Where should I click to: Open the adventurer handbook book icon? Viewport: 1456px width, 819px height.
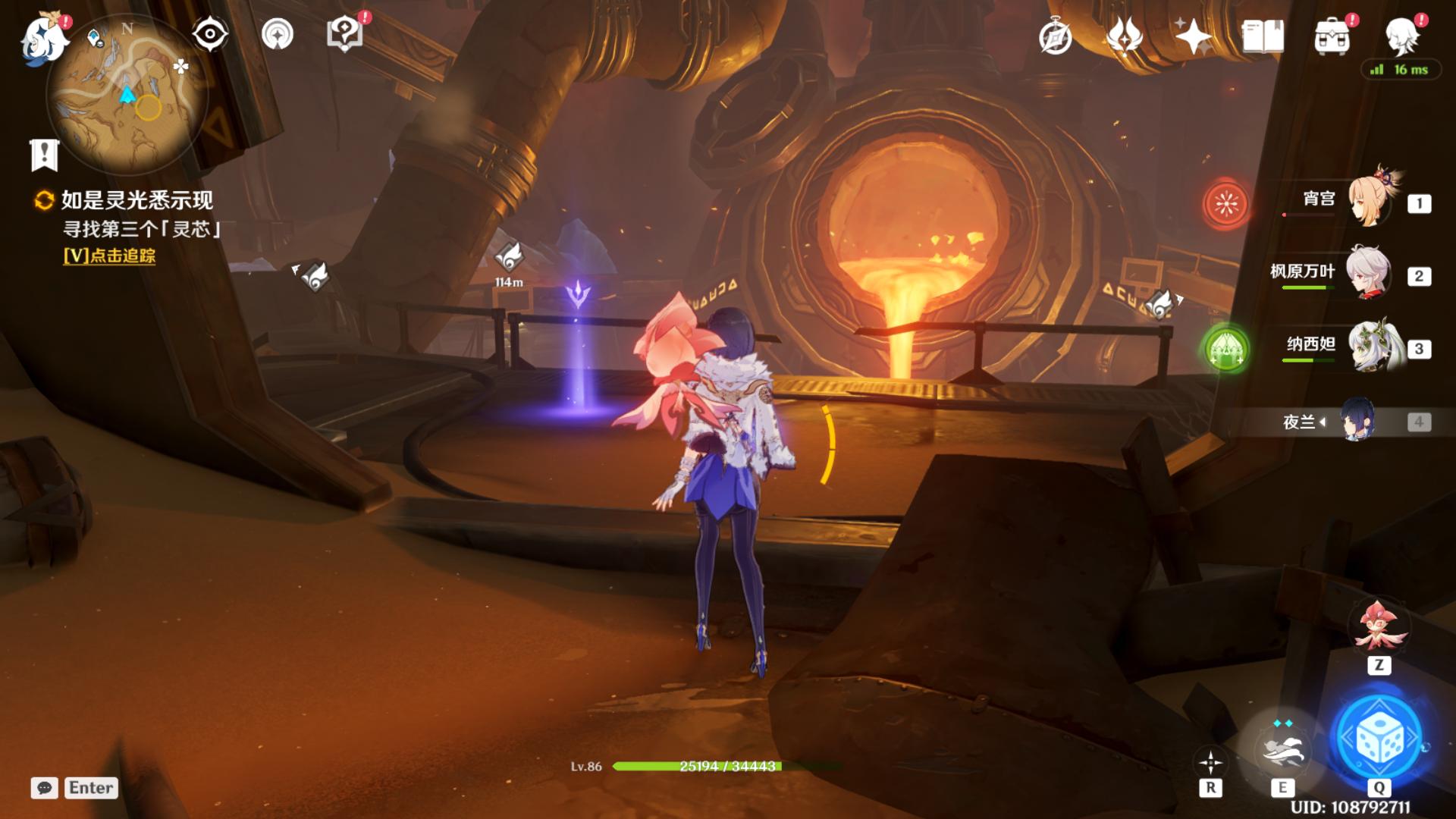(x=1263, y=36)
